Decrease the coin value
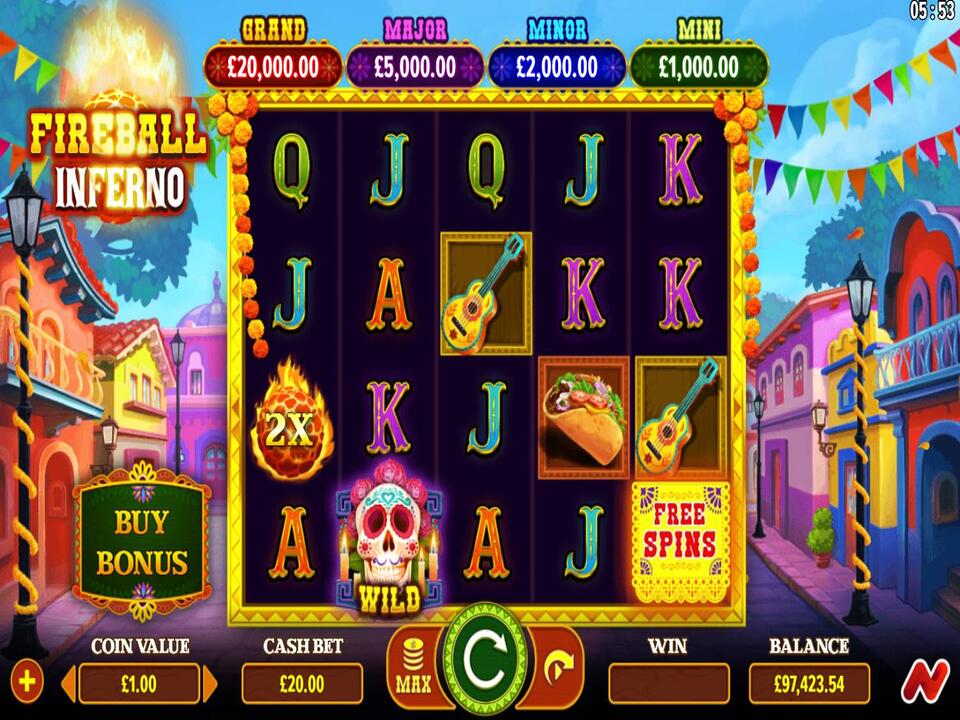Viewport: 960px width, 720px height. [x=69, y=684]
